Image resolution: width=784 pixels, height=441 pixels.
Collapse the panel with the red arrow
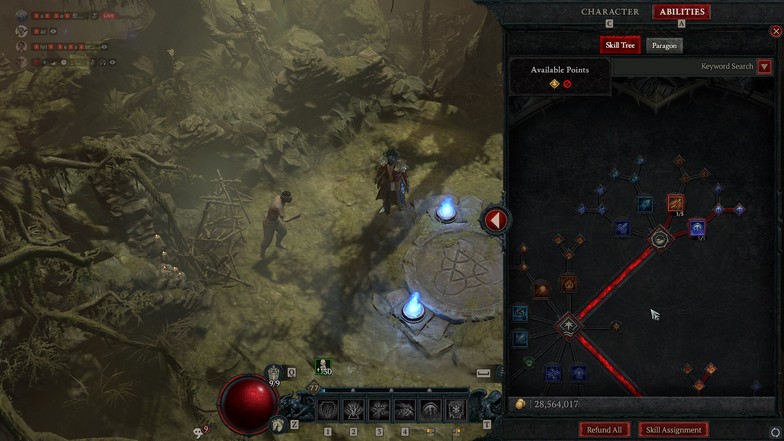pos(496,220)
